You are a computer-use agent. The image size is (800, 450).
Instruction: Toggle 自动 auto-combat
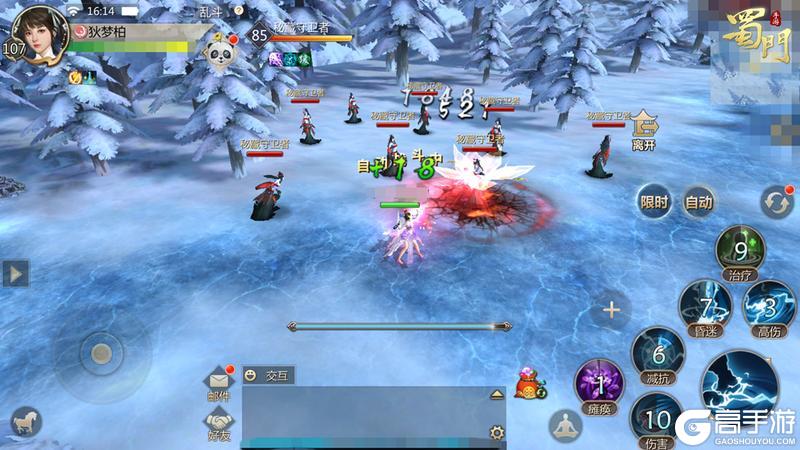(698, 202)
